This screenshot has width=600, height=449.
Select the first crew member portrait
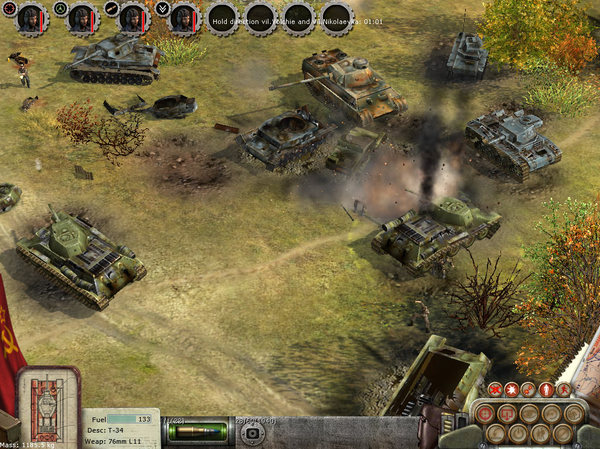tap(31, 17)
